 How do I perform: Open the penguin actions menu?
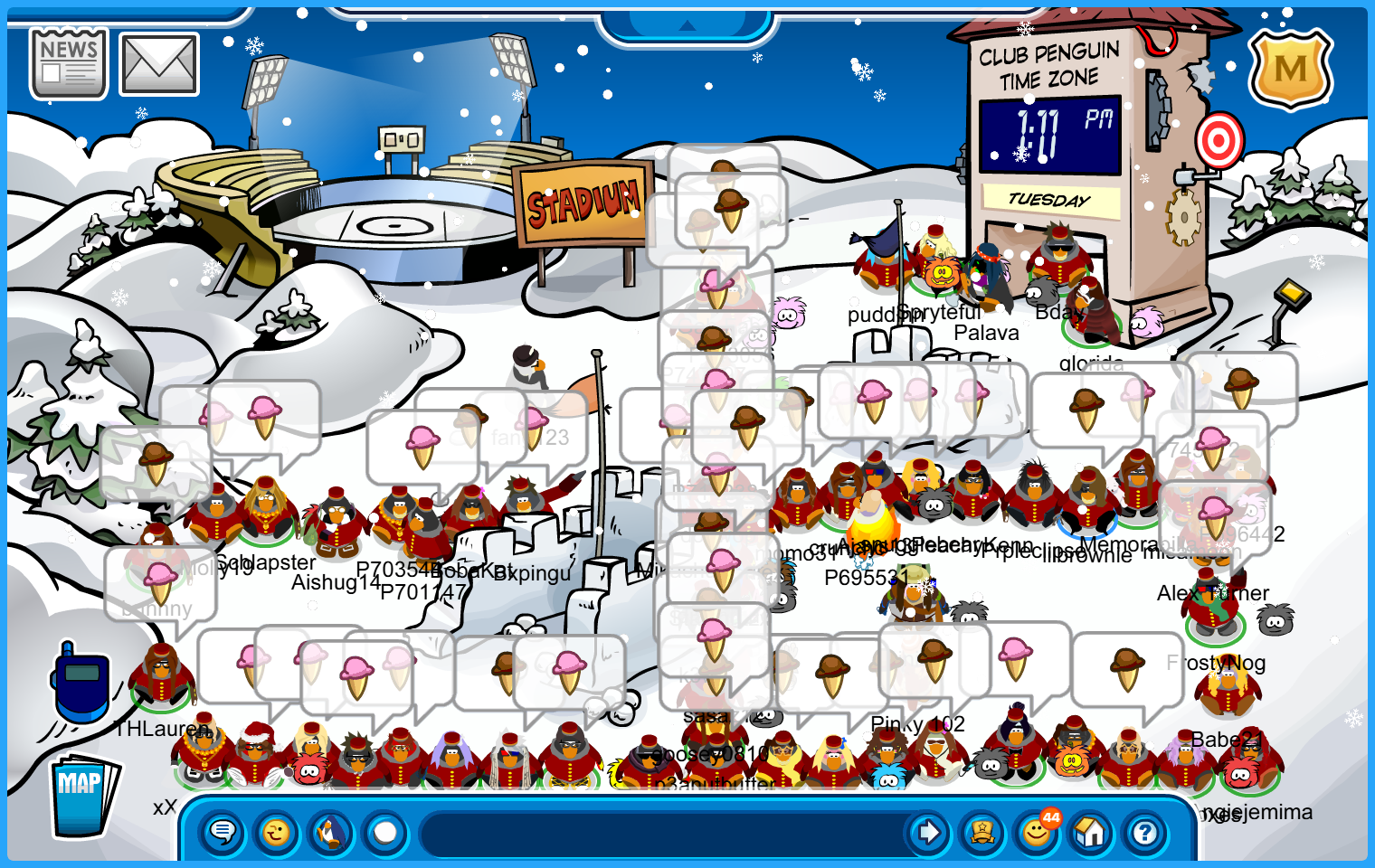click(x=331, y=832)
